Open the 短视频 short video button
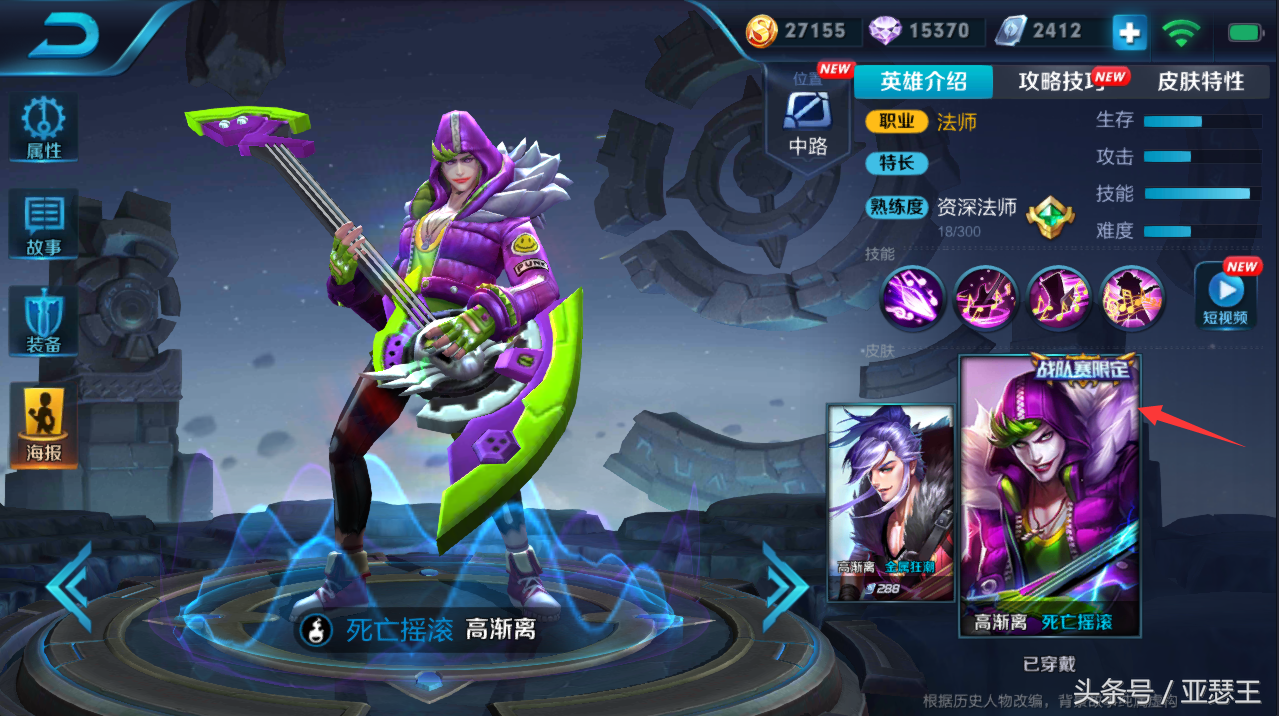 (1225, 296)
